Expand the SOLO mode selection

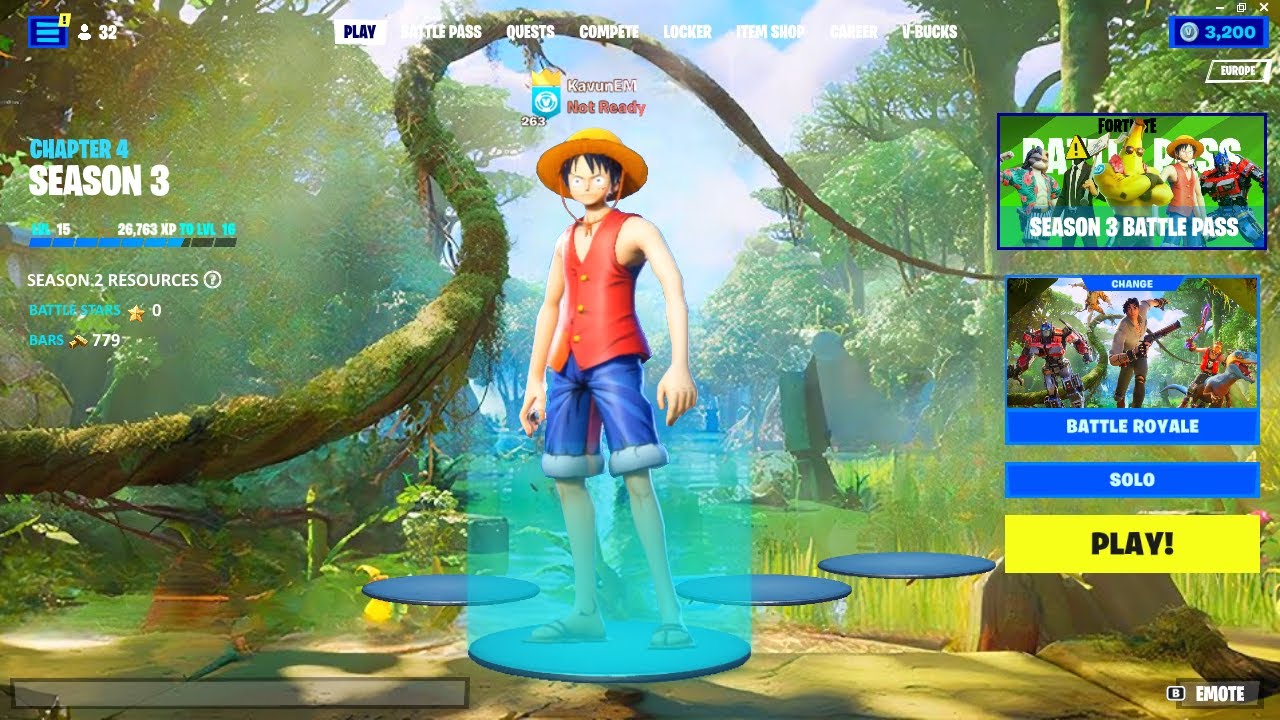tap(1131, 480)
